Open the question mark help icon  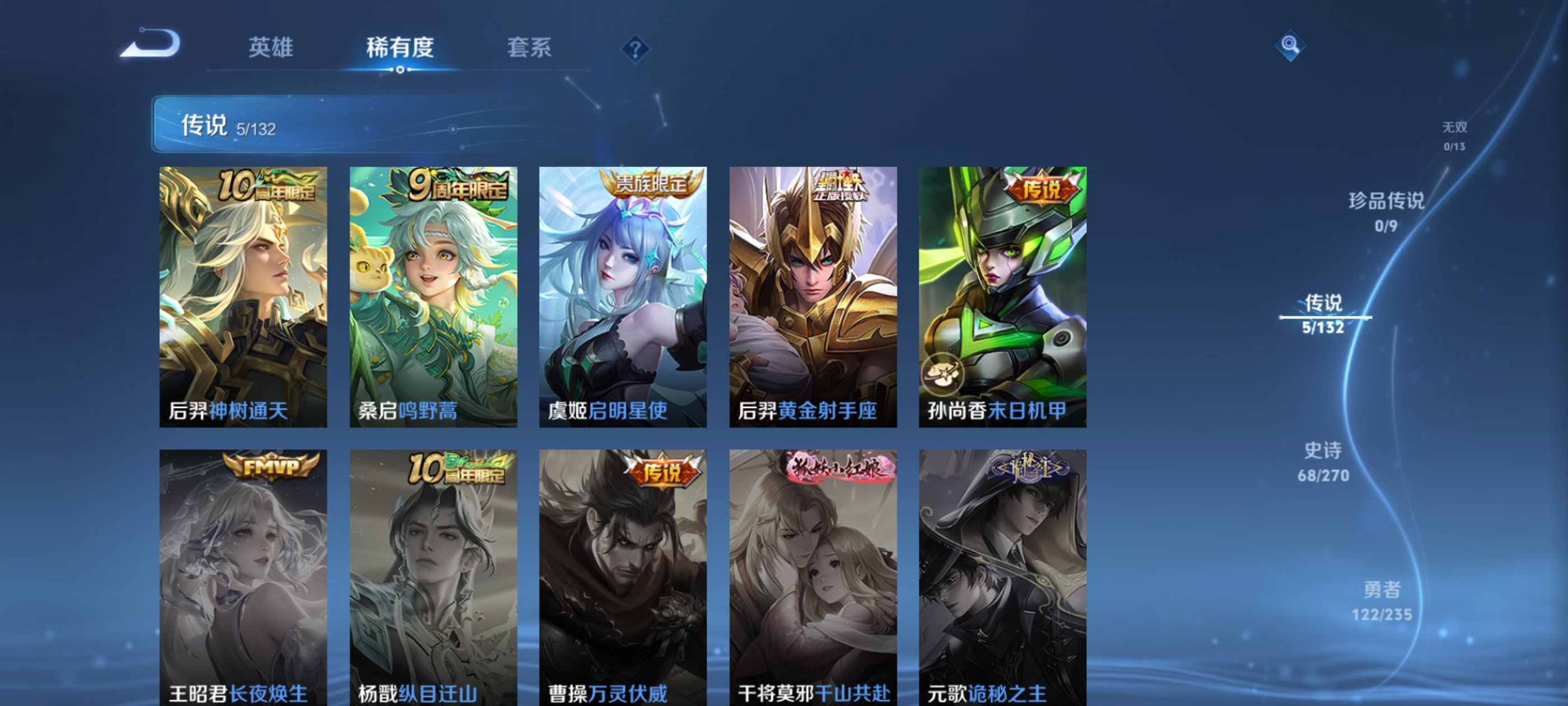[x=635, y=49]
